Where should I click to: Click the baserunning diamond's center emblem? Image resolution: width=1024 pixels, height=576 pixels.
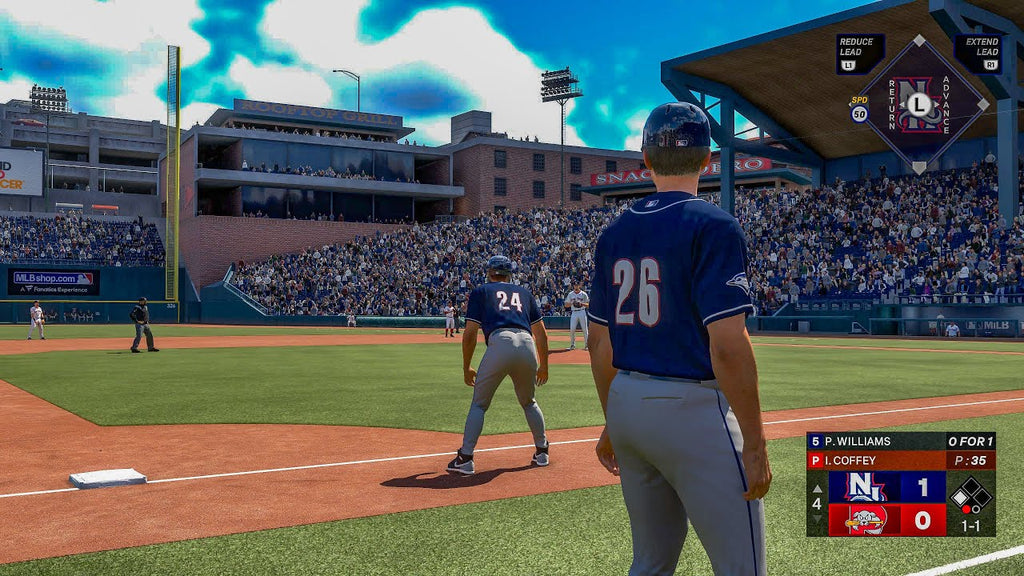point(919,104)
